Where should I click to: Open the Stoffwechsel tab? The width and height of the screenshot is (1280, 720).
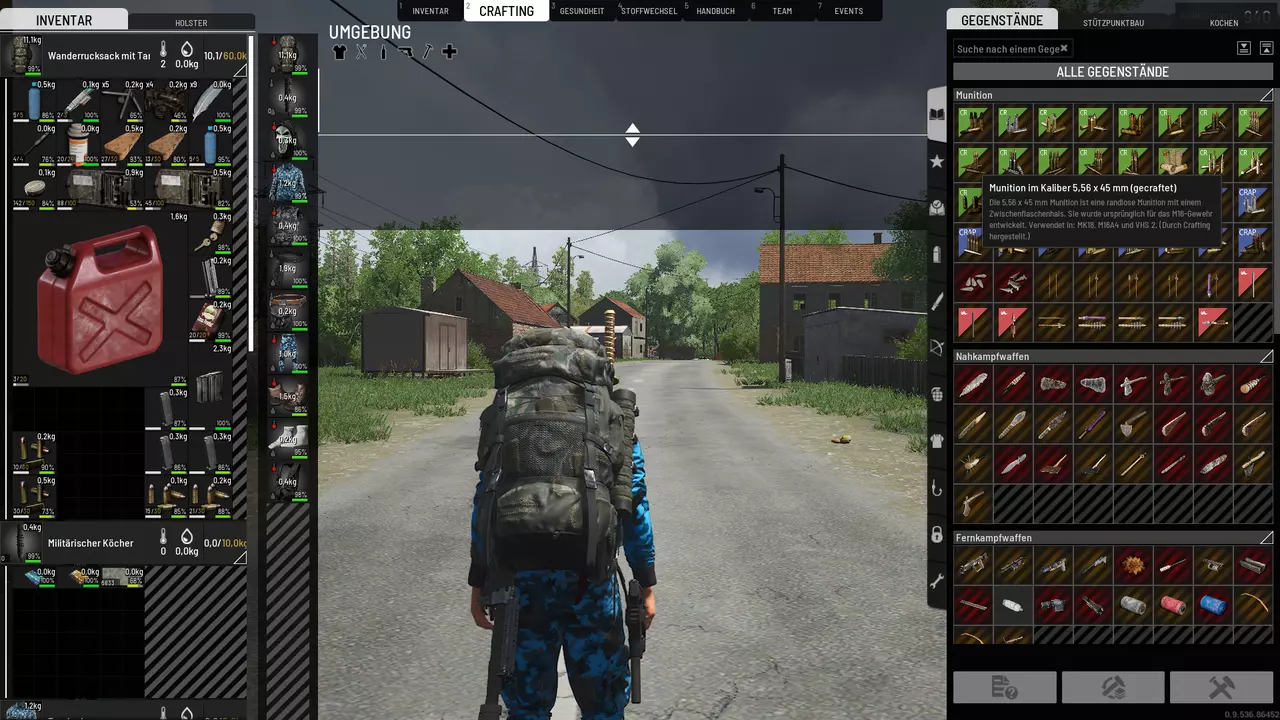coord(648,11)
